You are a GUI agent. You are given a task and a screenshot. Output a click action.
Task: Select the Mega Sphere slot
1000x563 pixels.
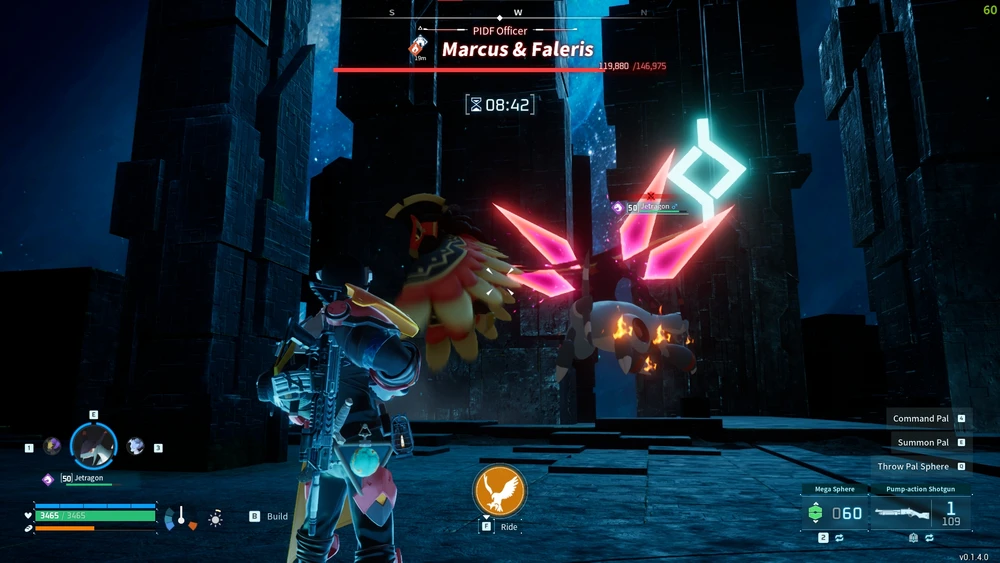836,513
